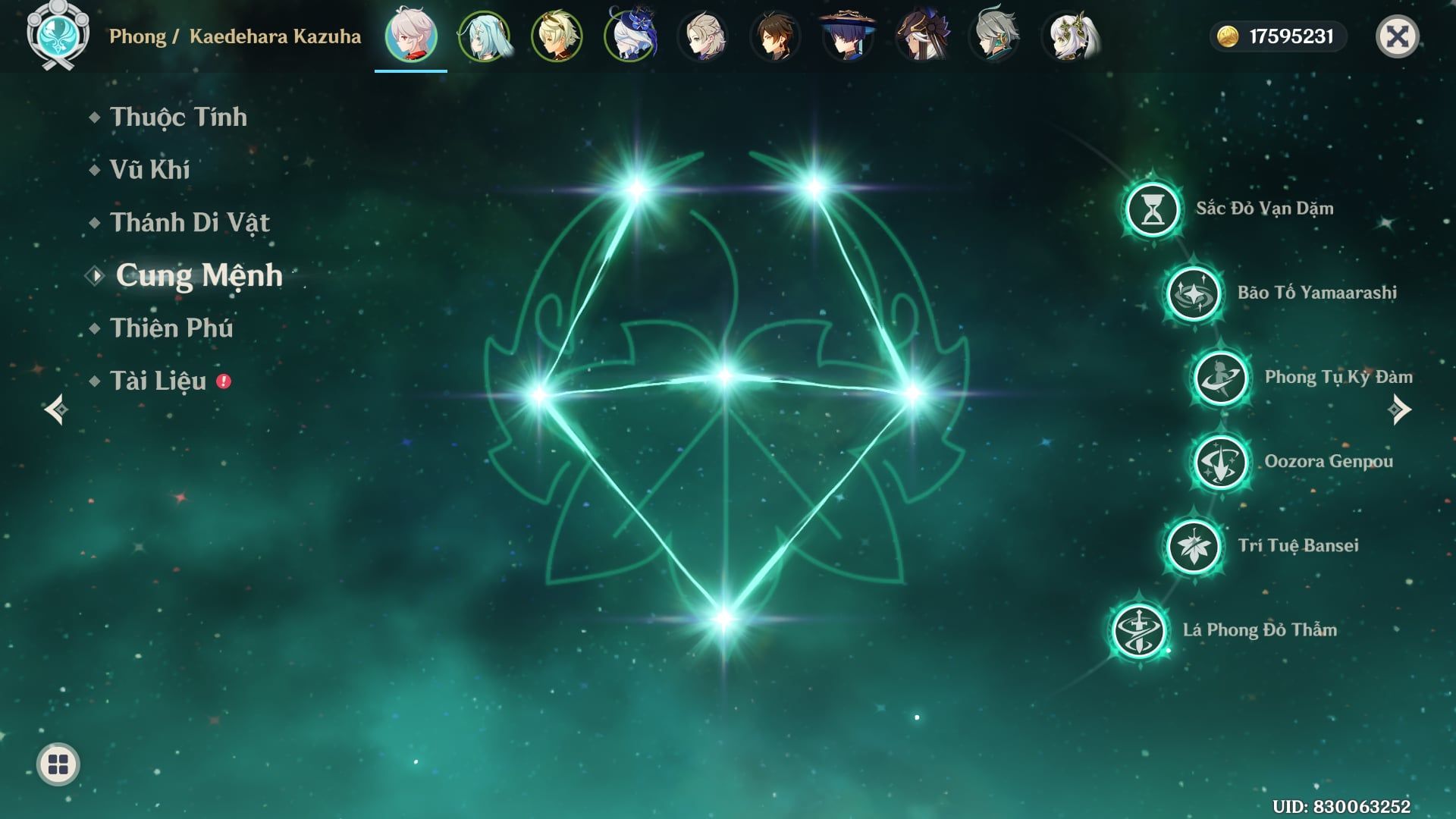Open the Lá Phong Đỏ Thẫm constellation

point(1139,630)
